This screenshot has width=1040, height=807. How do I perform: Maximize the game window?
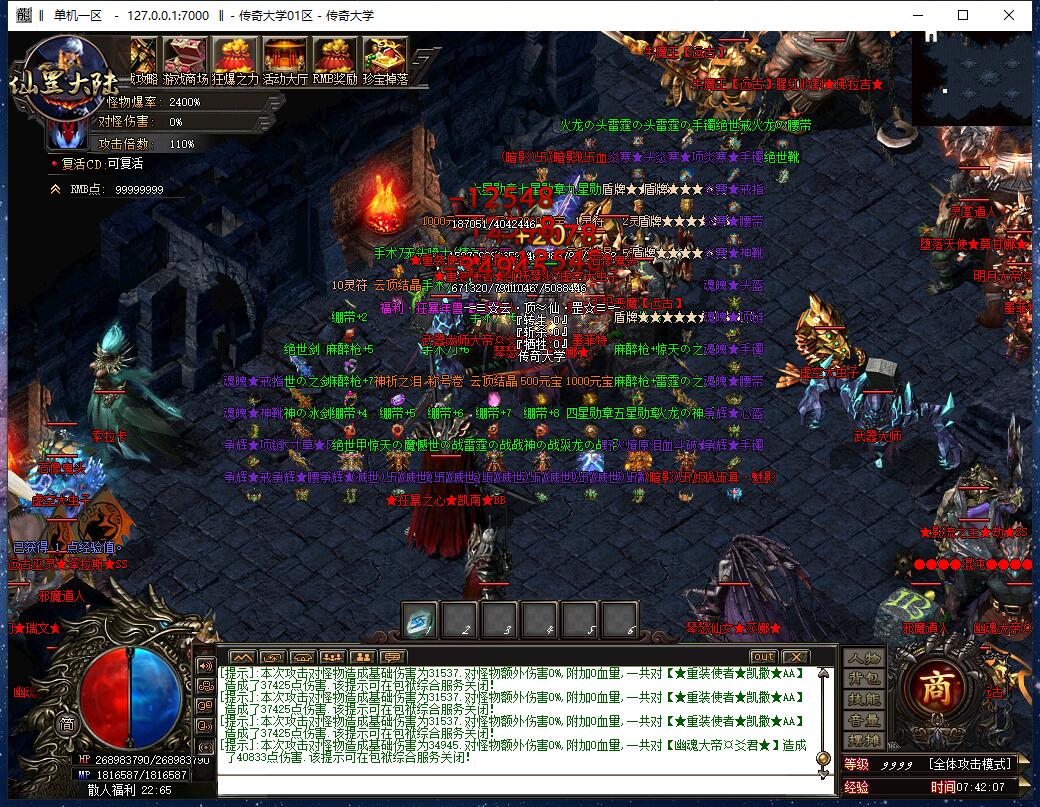[x=963, y=15]
